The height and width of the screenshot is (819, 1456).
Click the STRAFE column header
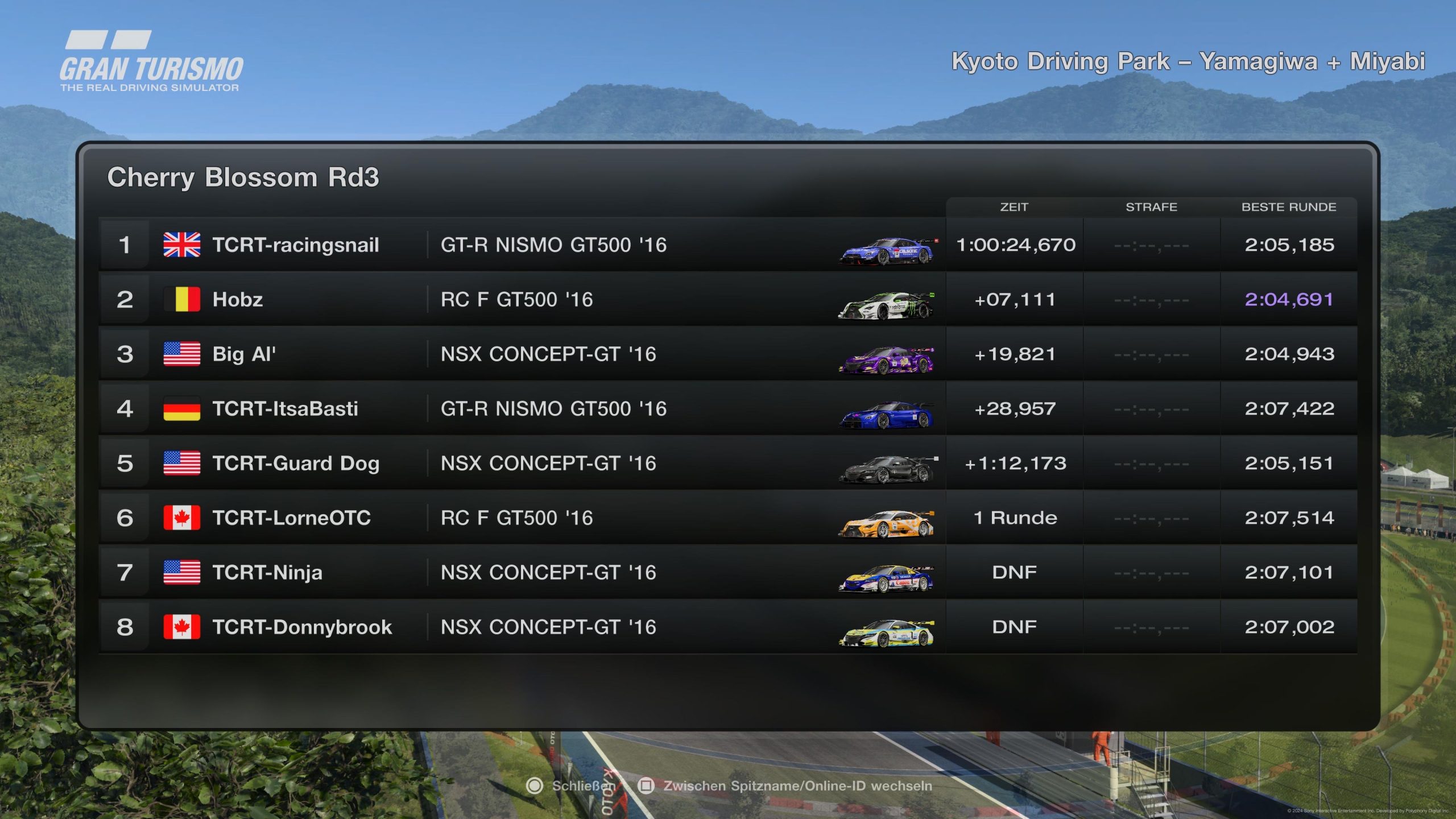tap(1152, 207)
